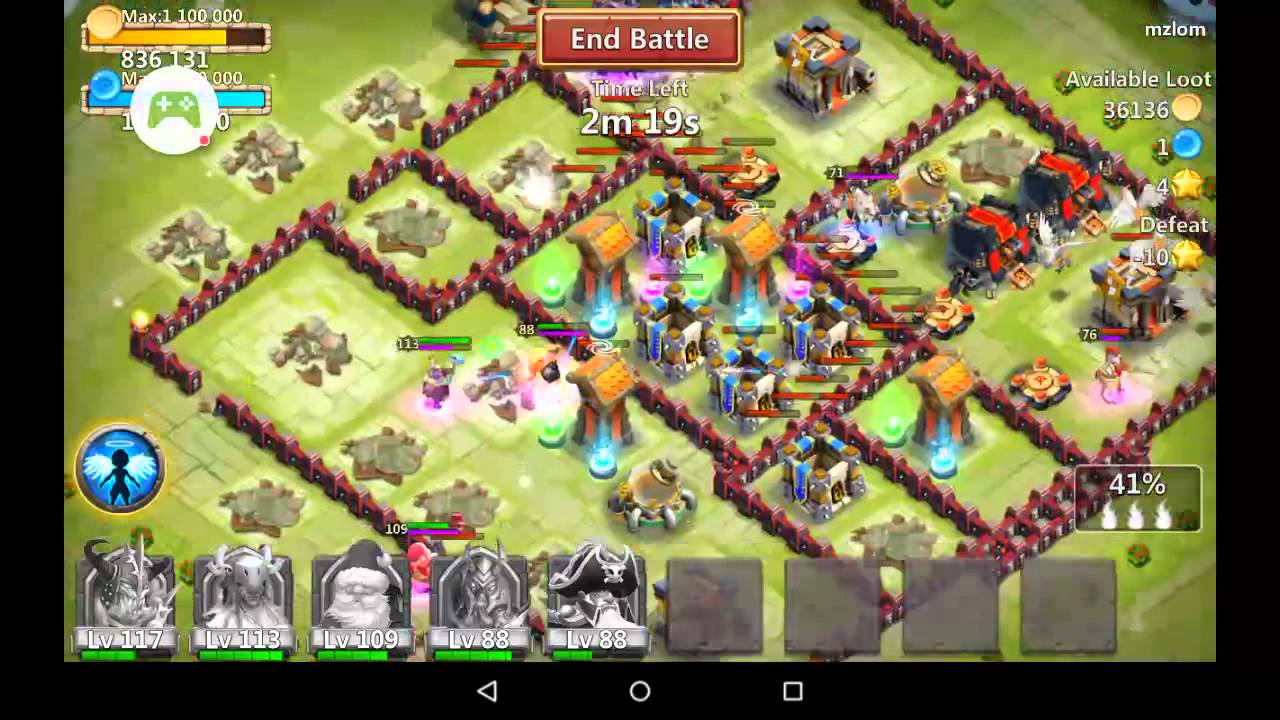
Task: Tap the star beside the -10 Defeat penalty
Action: pyautogui.click(x=1190, y=255)
